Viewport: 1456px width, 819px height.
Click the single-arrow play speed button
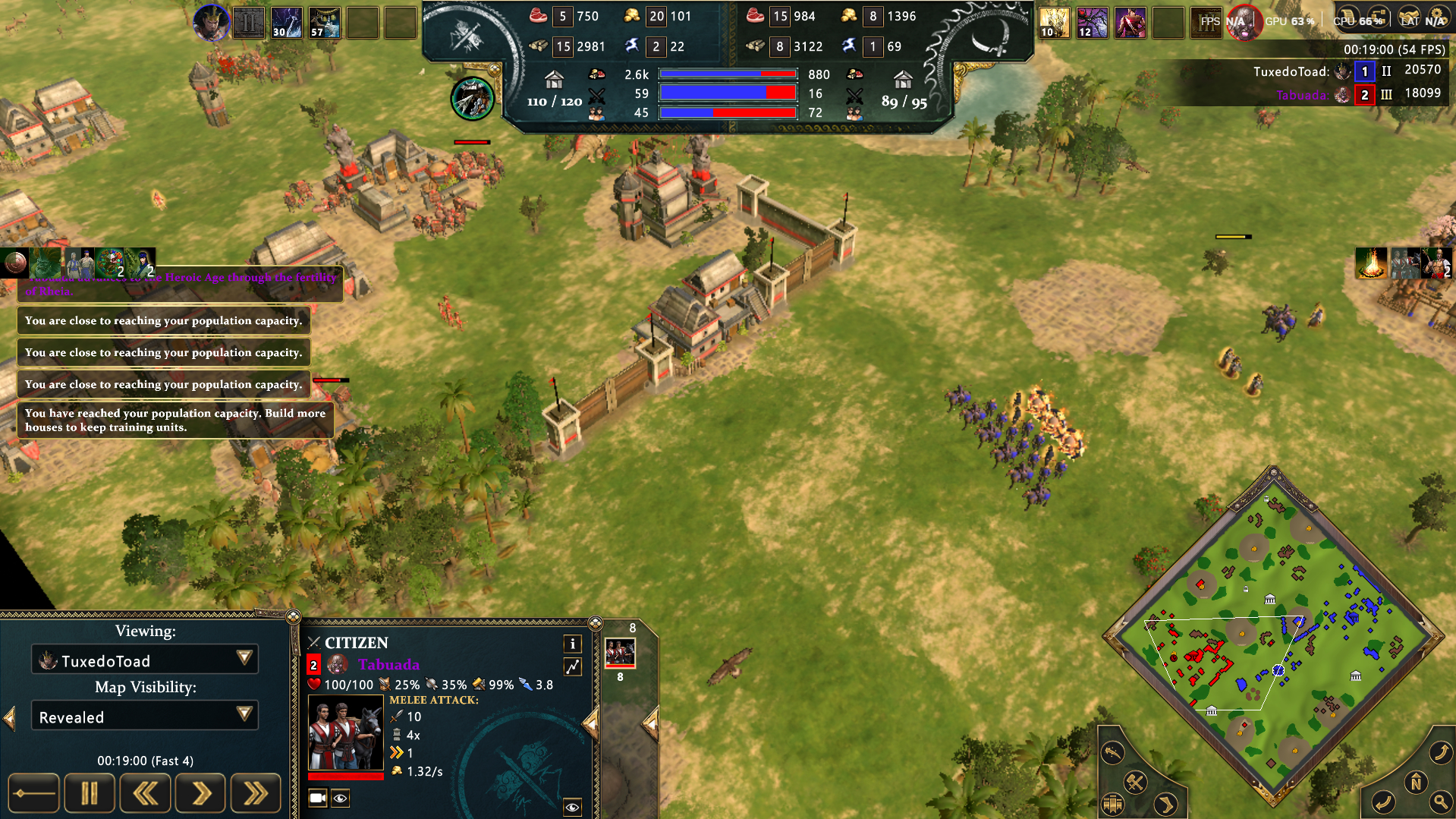[200, 793]
